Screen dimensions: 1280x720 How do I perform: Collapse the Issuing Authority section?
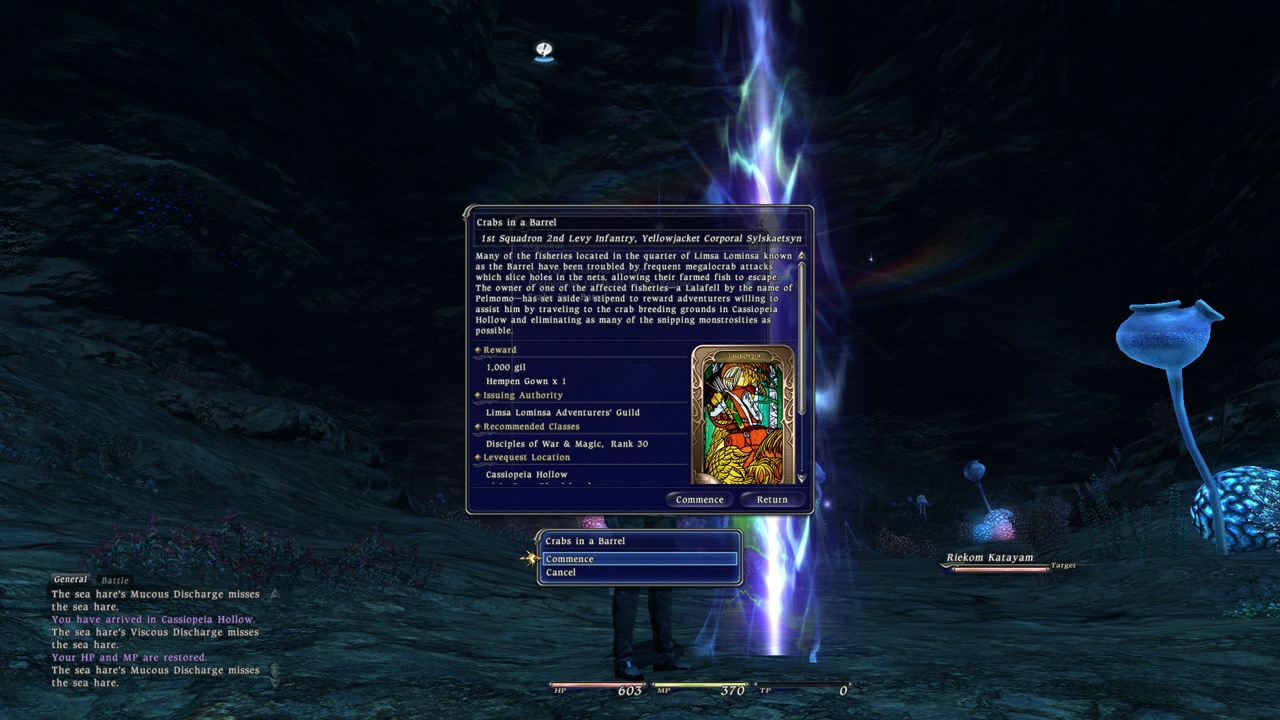[478, 394]
